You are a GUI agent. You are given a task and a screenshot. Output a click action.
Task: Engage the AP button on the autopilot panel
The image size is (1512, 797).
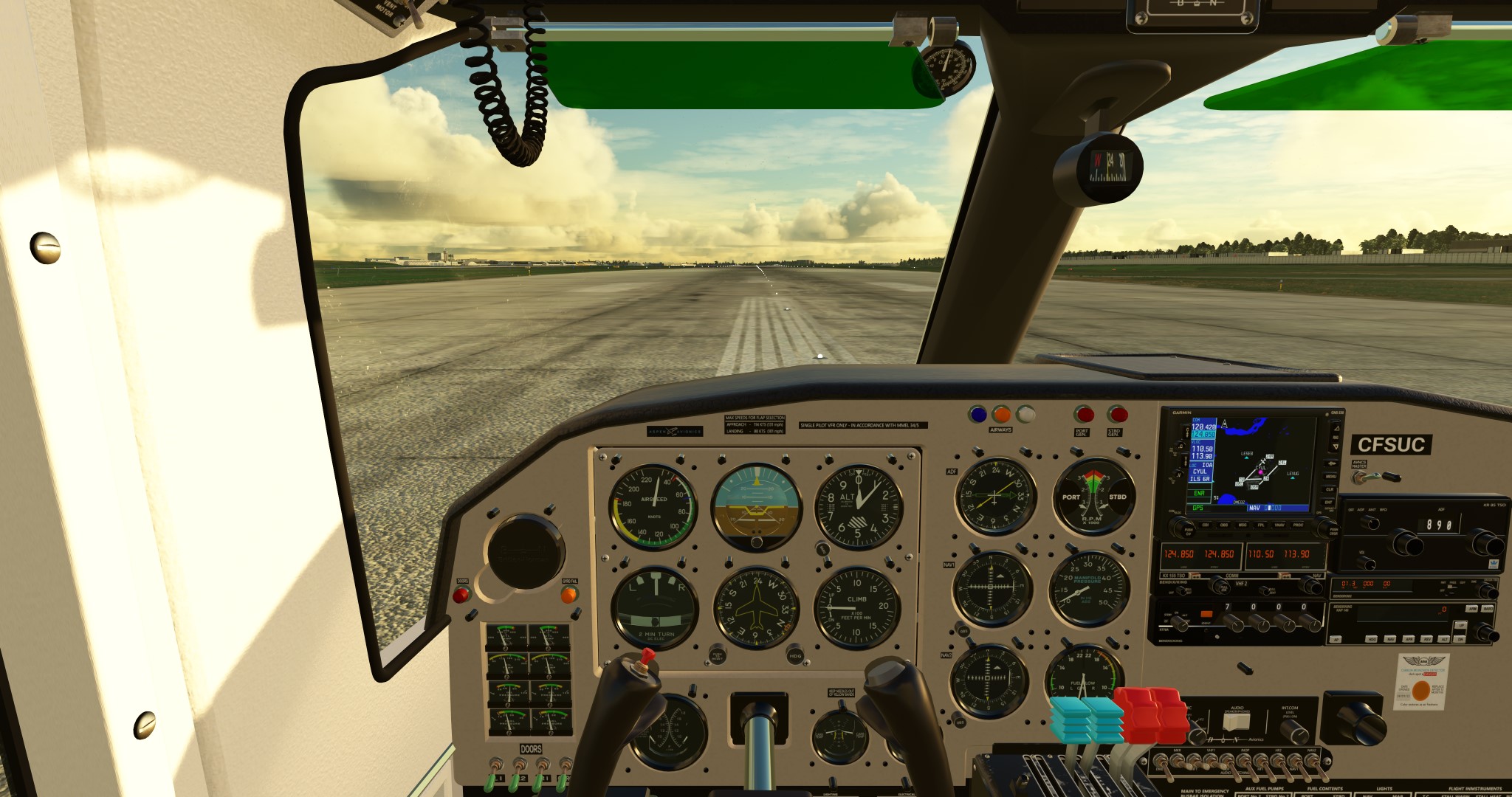(x=1336, y=639)
